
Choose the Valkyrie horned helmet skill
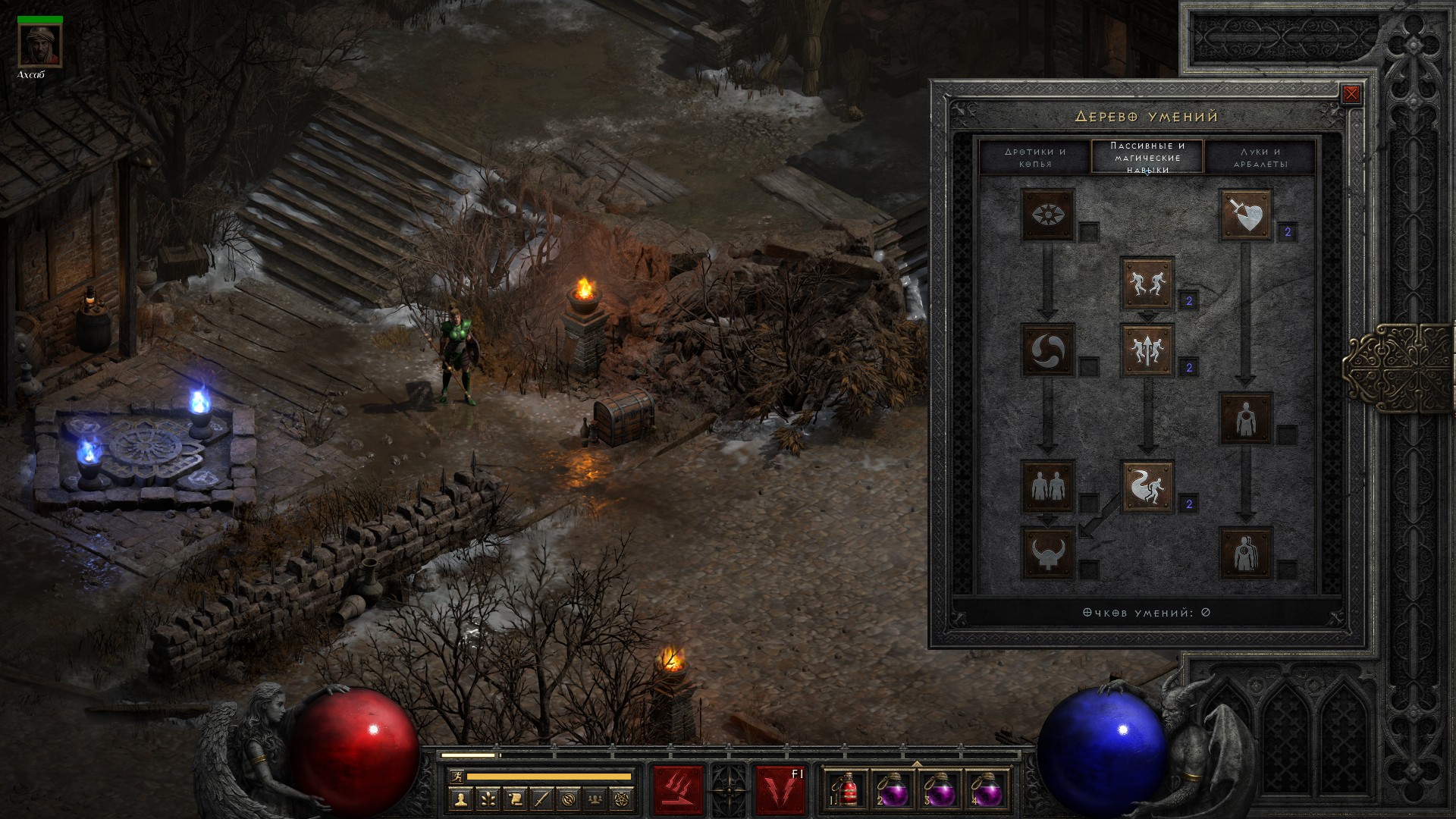click(1048, 553)
